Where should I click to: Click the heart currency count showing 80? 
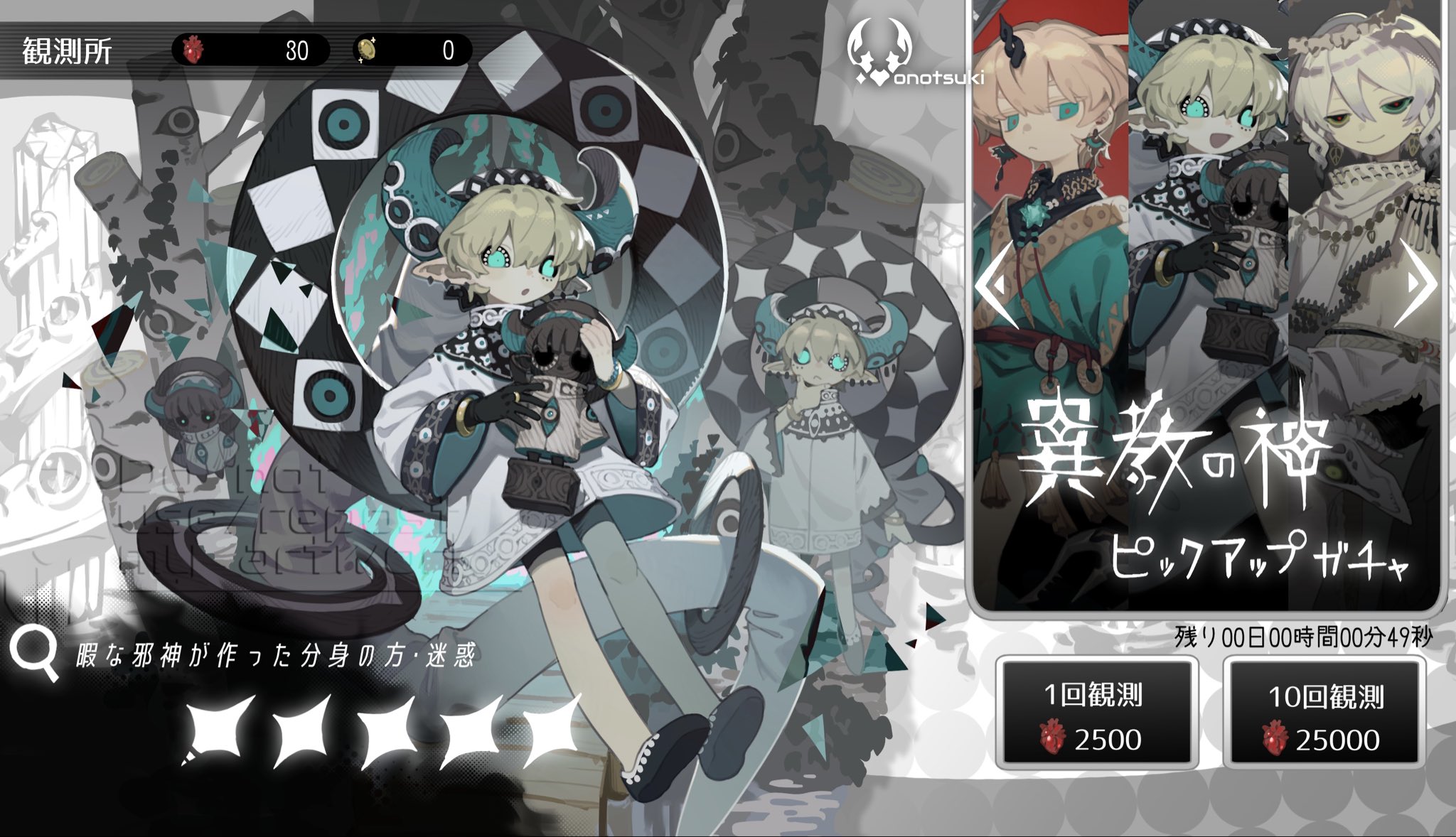click(299, 50)
